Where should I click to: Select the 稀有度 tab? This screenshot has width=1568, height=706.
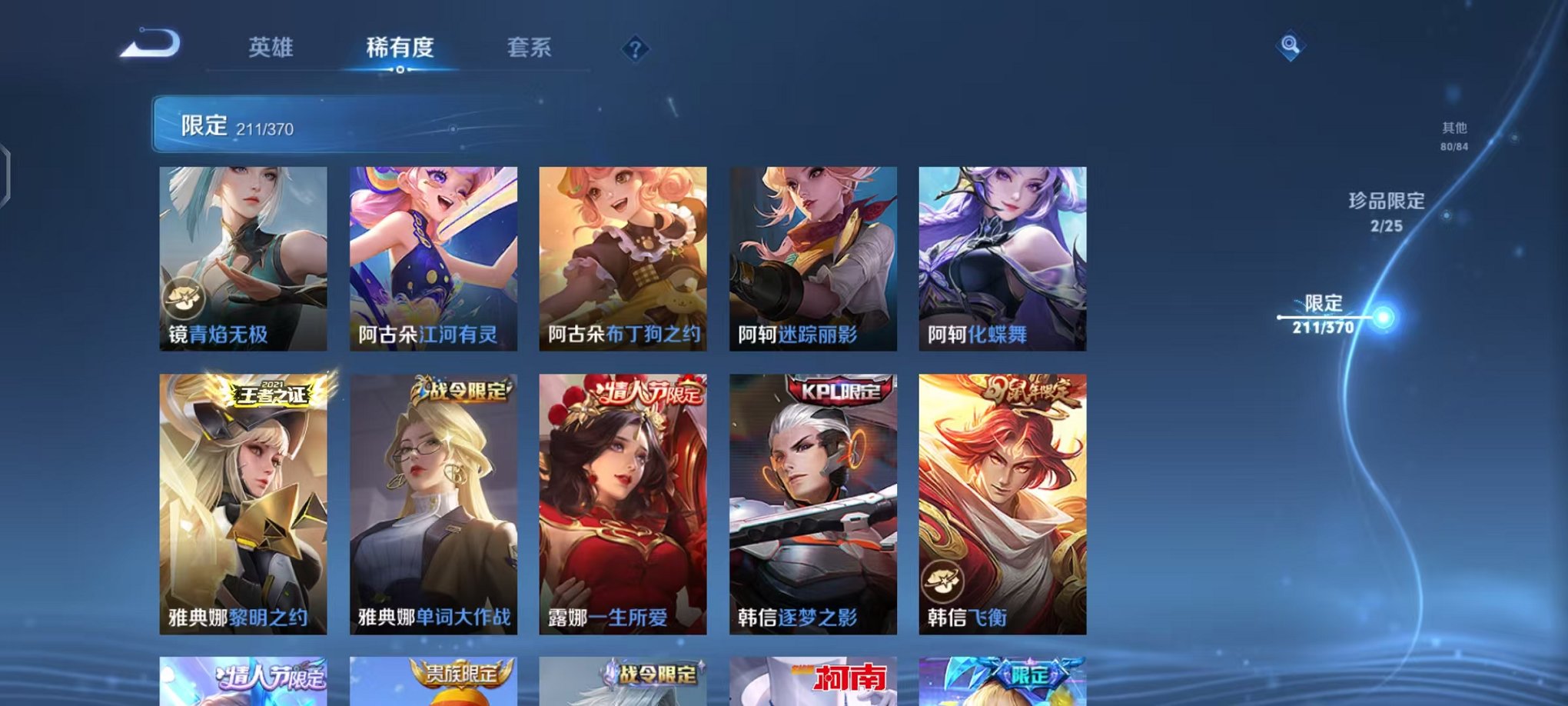[400, 47]
